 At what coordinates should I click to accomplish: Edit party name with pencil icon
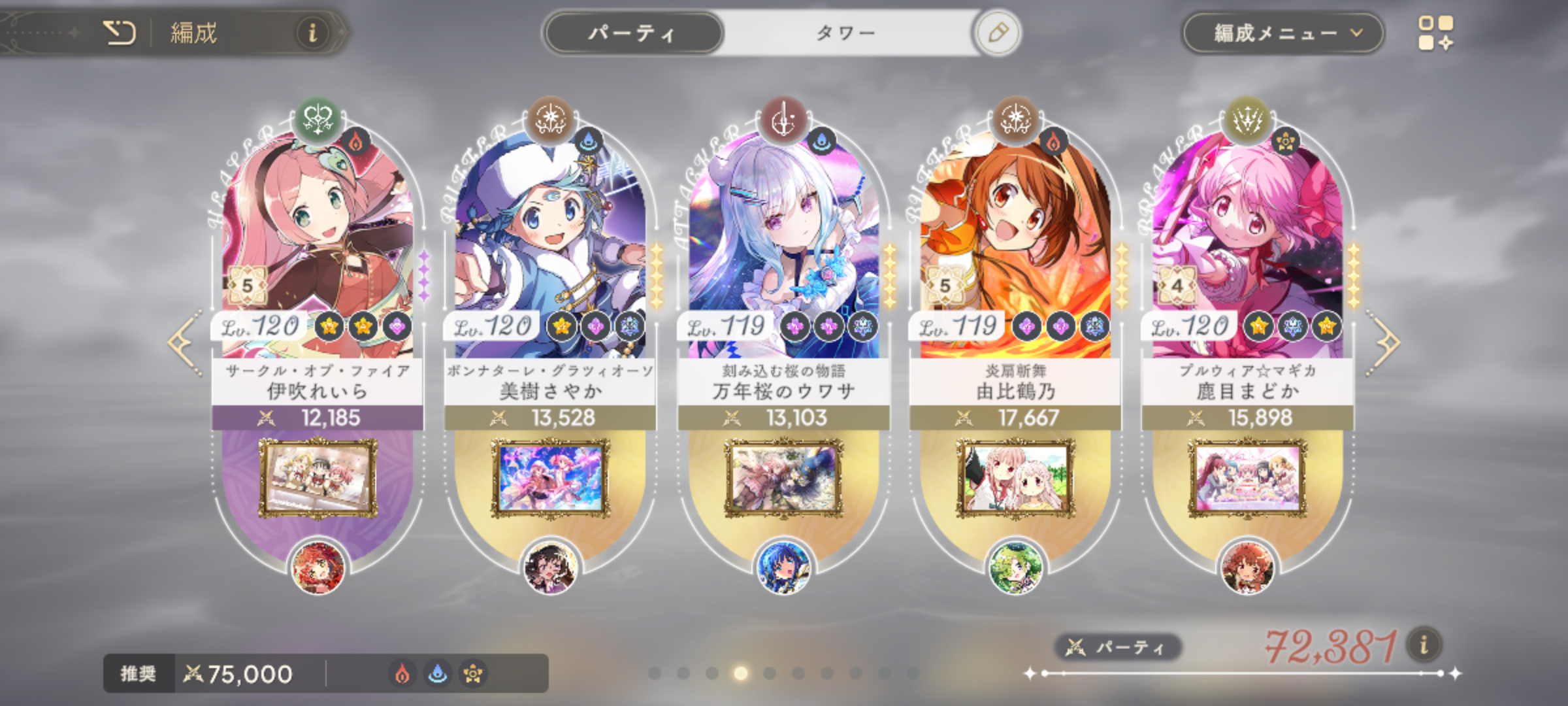[x=998, y=33]
